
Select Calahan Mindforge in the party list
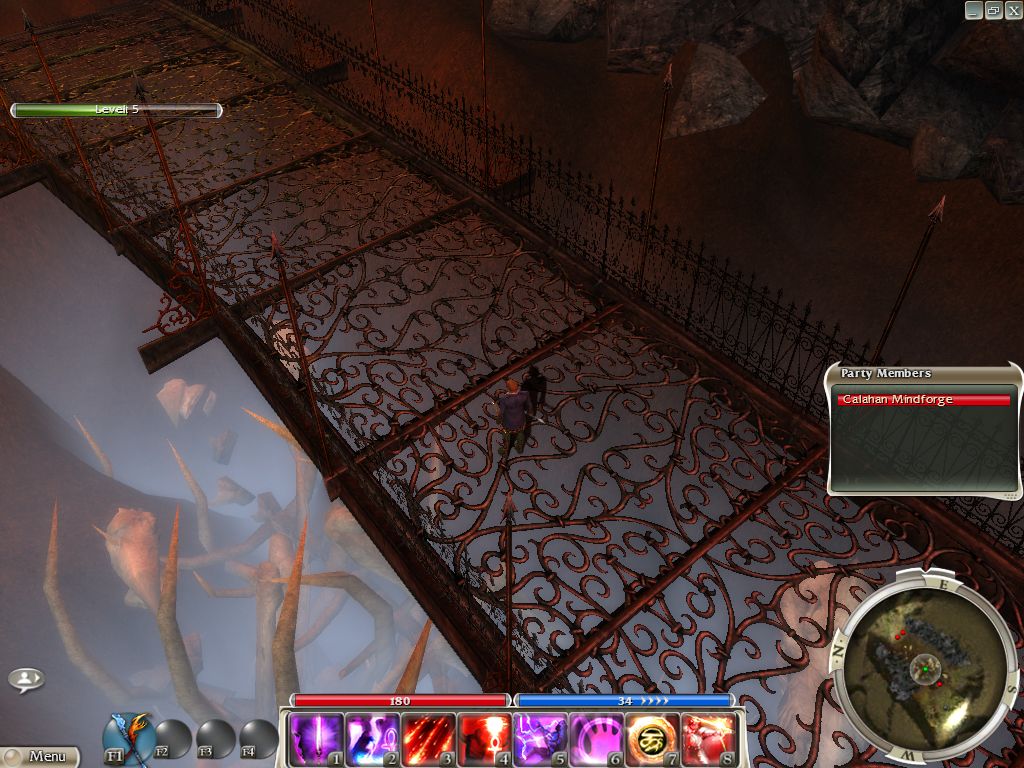(924, 400)
